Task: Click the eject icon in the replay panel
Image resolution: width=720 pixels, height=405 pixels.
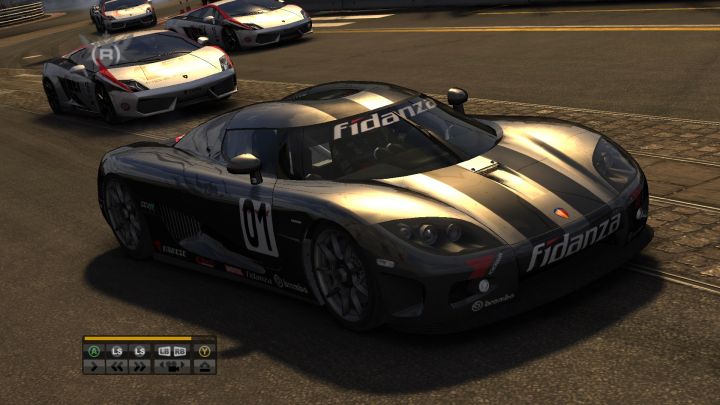Action: pyautogui.click(x=204, y=366)
